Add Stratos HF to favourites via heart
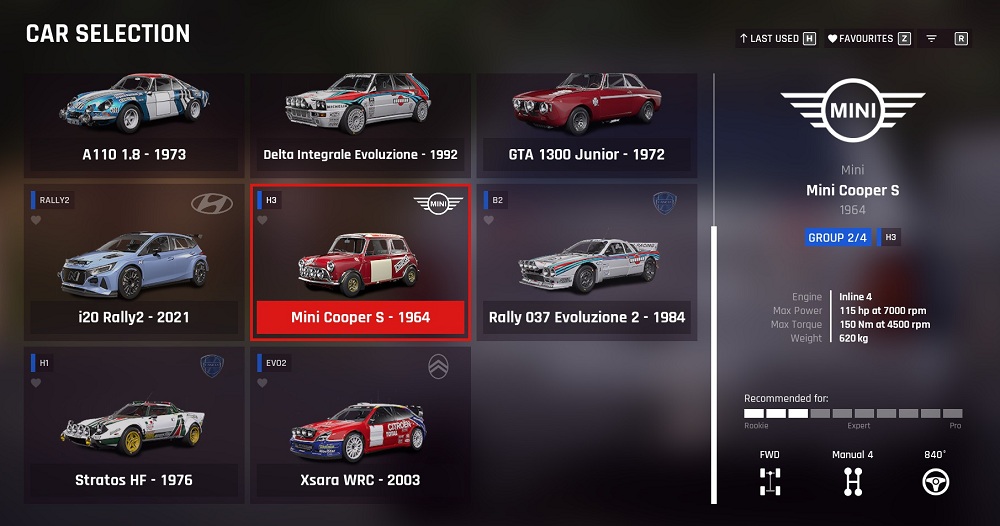Screen dimensions: 1000x526 (x=36, y=383)
